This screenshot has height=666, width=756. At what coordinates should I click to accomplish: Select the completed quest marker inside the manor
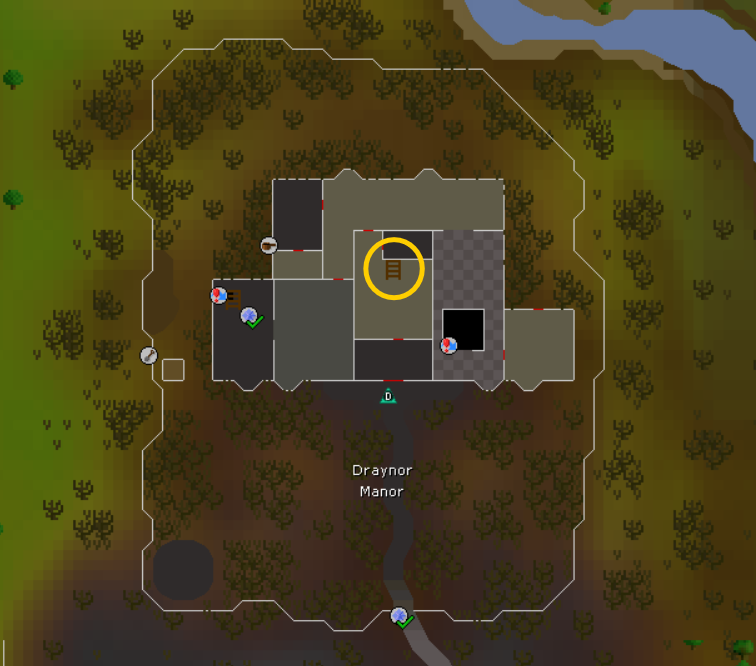point(251,318)
